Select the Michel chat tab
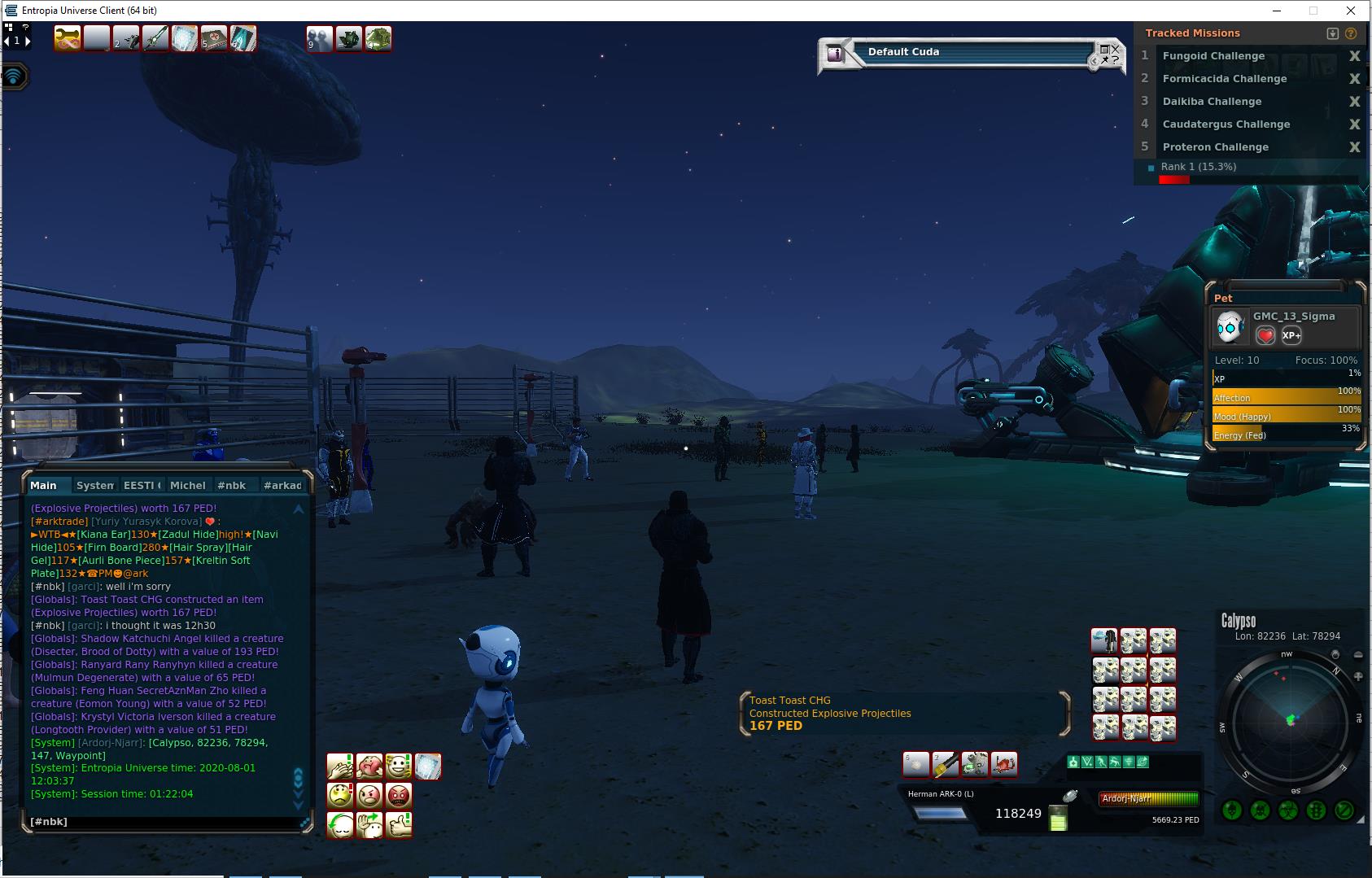Screen dimensions: 1372x878 click(x=187, y=485)
